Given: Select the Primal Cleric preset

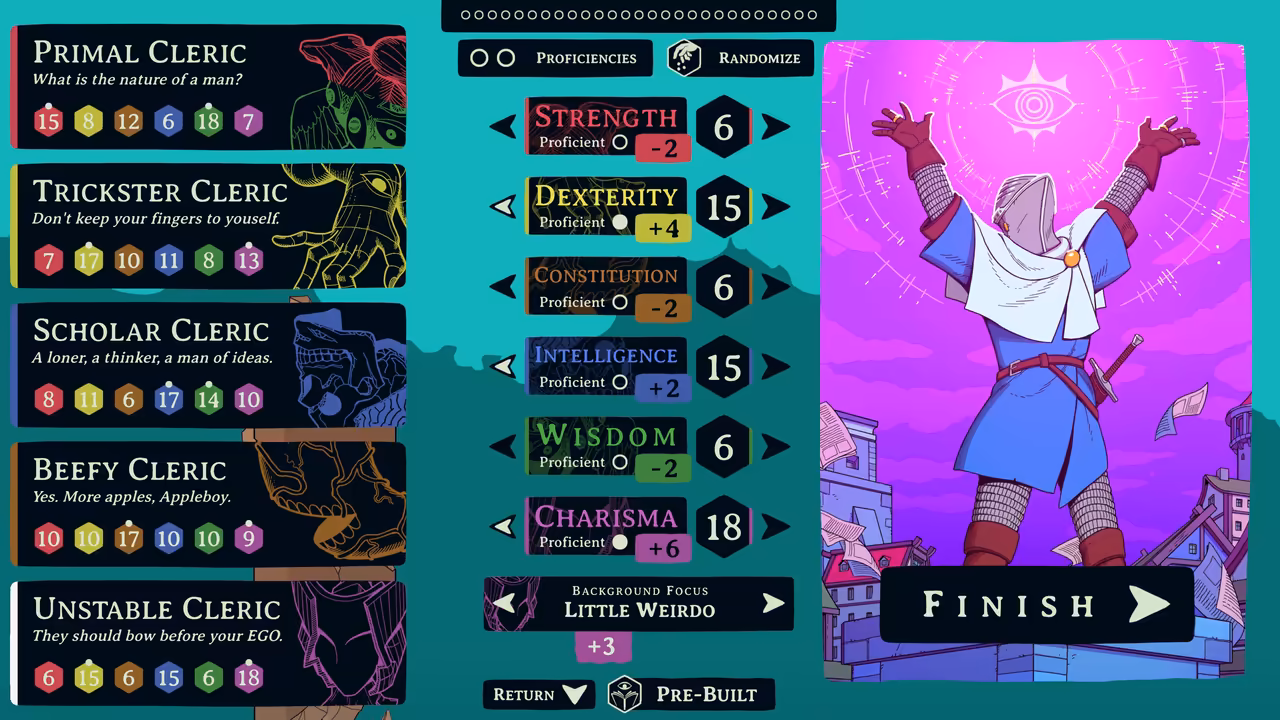Looking at the screenshot, I should tap(208, 87).
